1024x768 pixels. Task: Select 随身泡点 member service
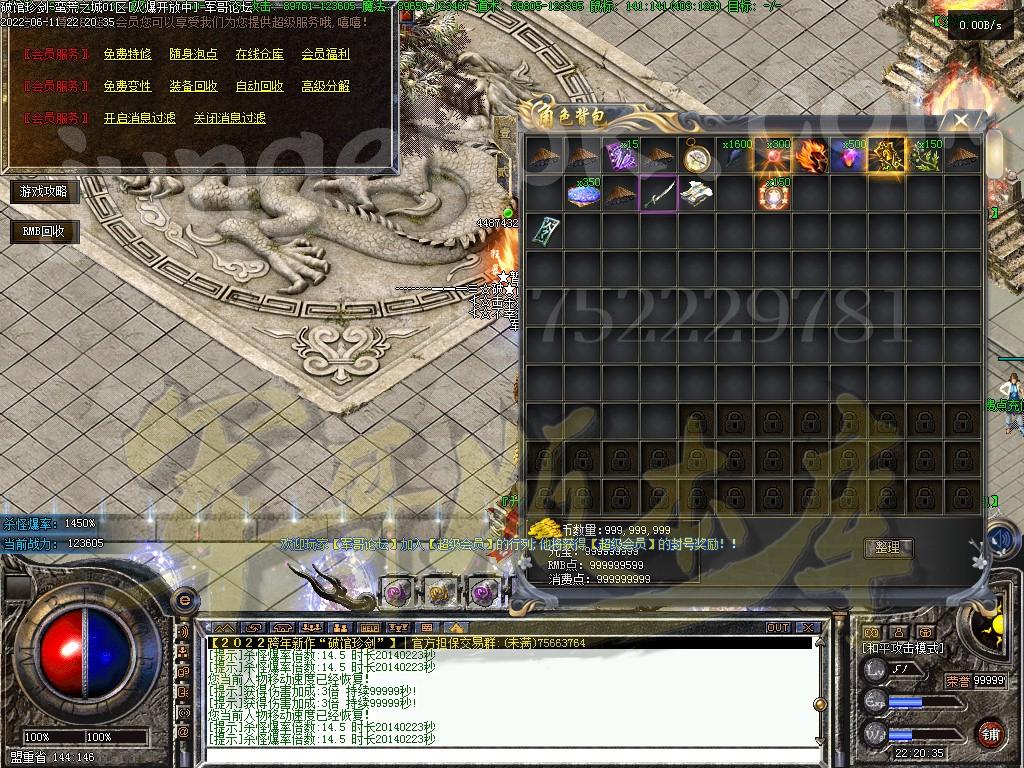[193, 54]
